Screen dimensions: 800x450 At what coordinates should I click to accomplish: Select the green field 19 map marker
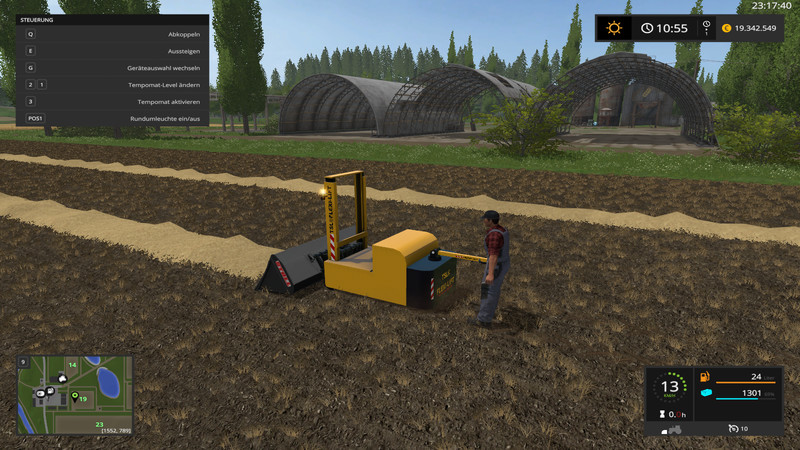tap(75, 398)
